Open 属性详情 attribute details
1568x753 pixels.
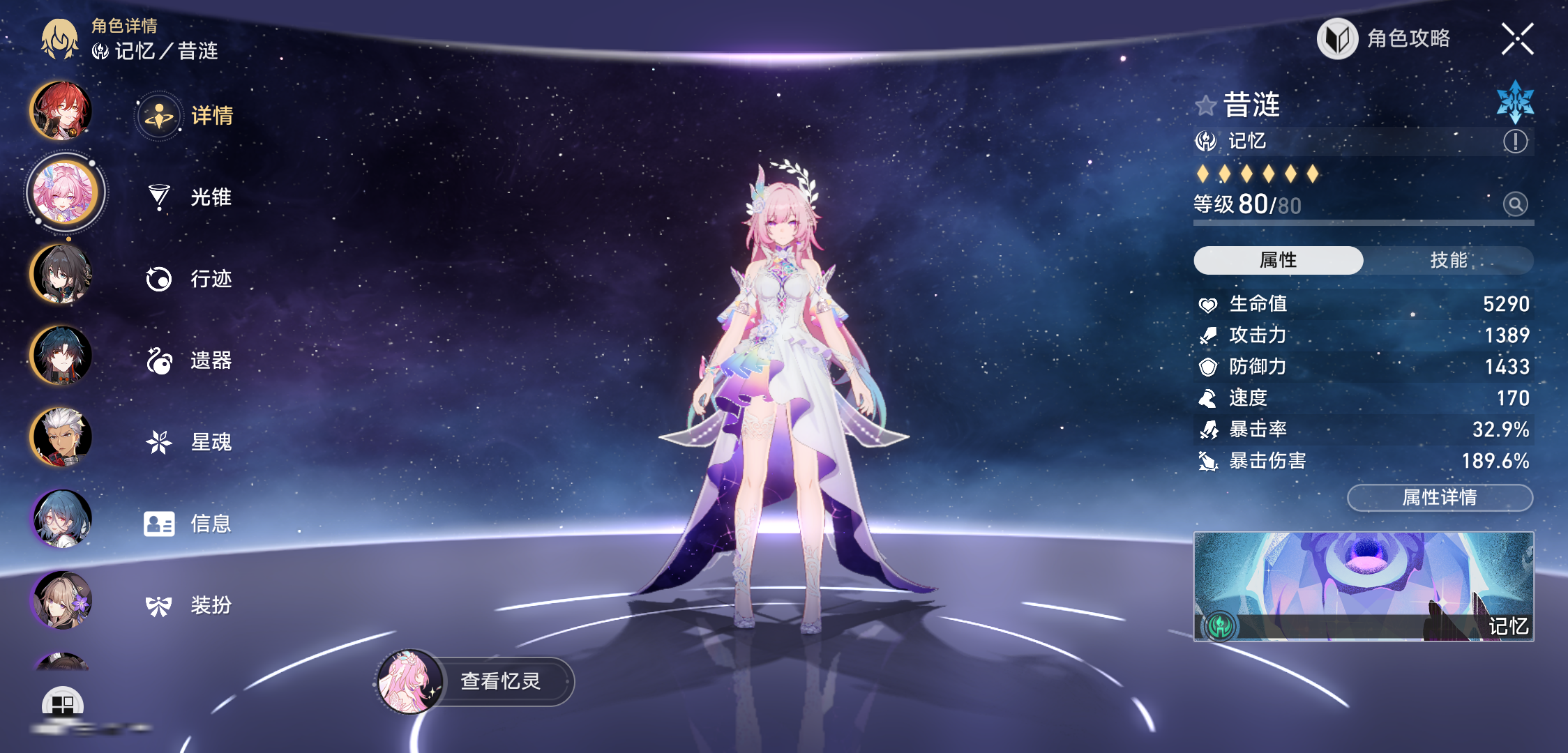point(1440,497)
